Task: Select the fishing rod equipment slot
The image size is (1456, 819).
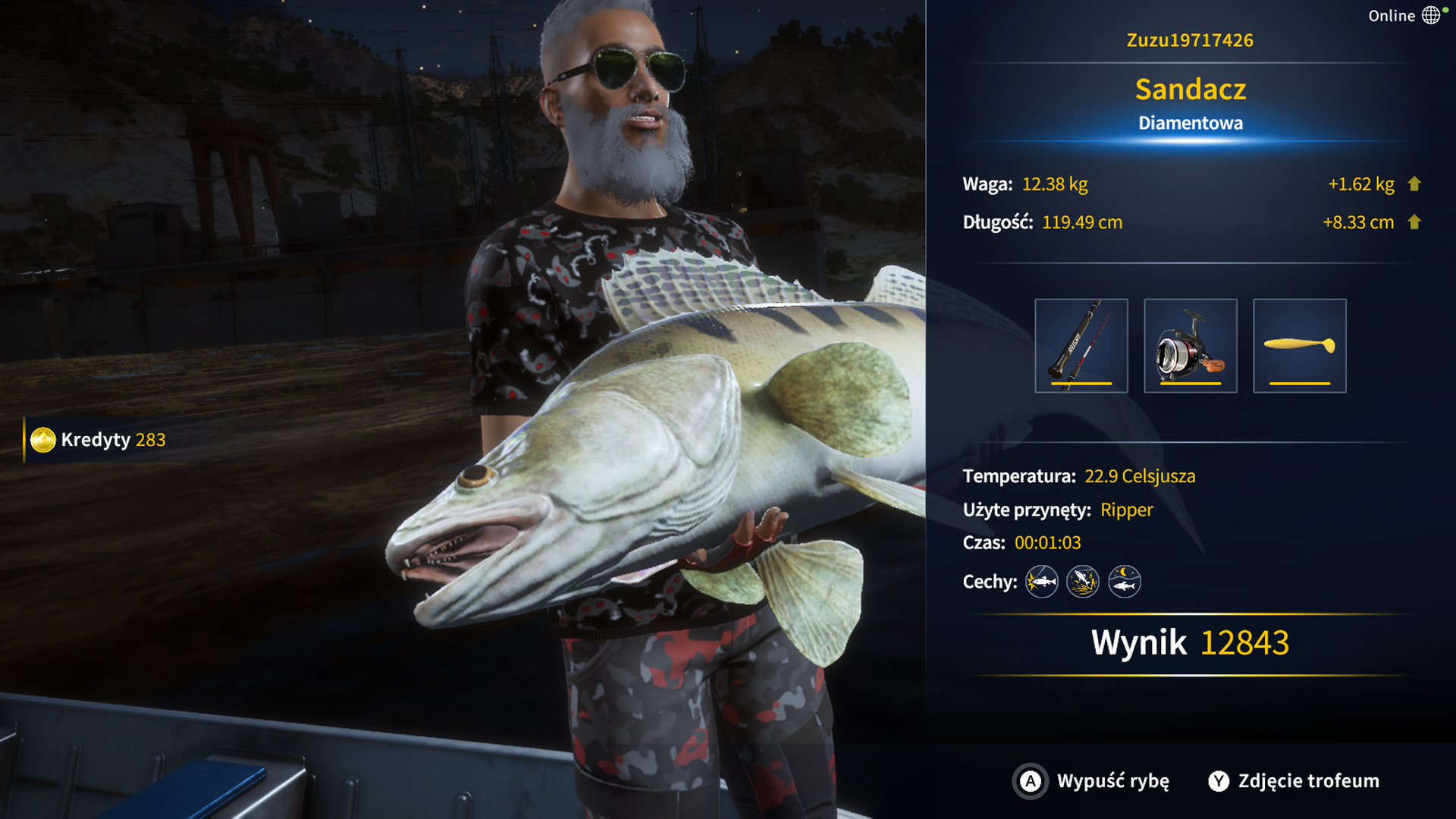Action: coord(1081,346)
